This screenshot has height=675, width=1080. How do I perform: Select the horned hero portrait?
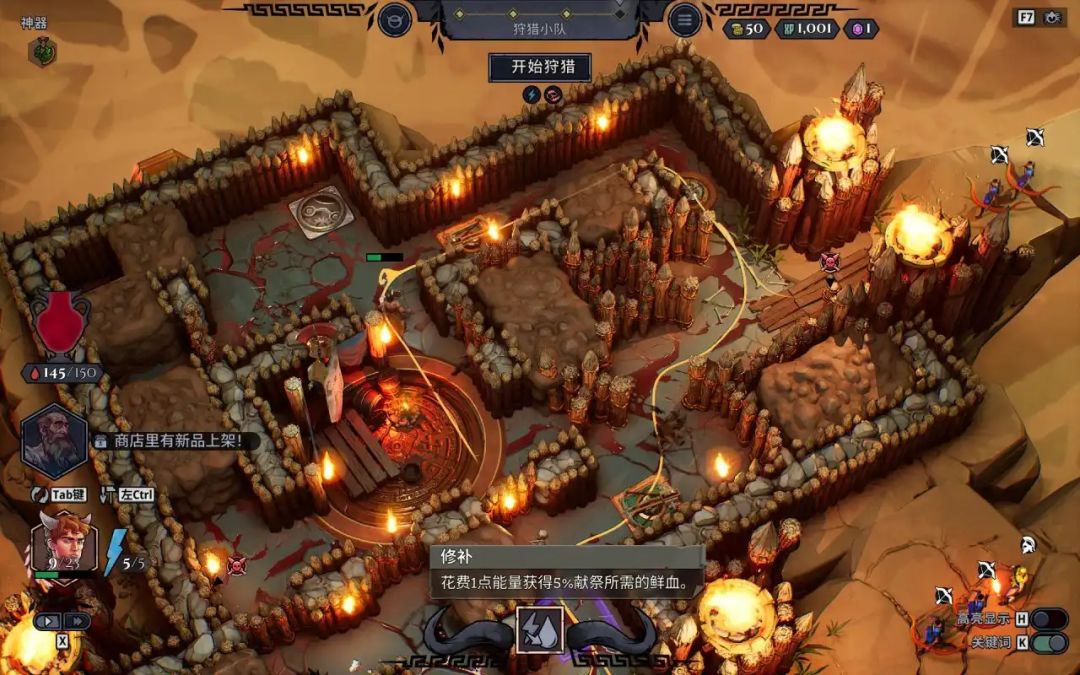click(64, 541)
